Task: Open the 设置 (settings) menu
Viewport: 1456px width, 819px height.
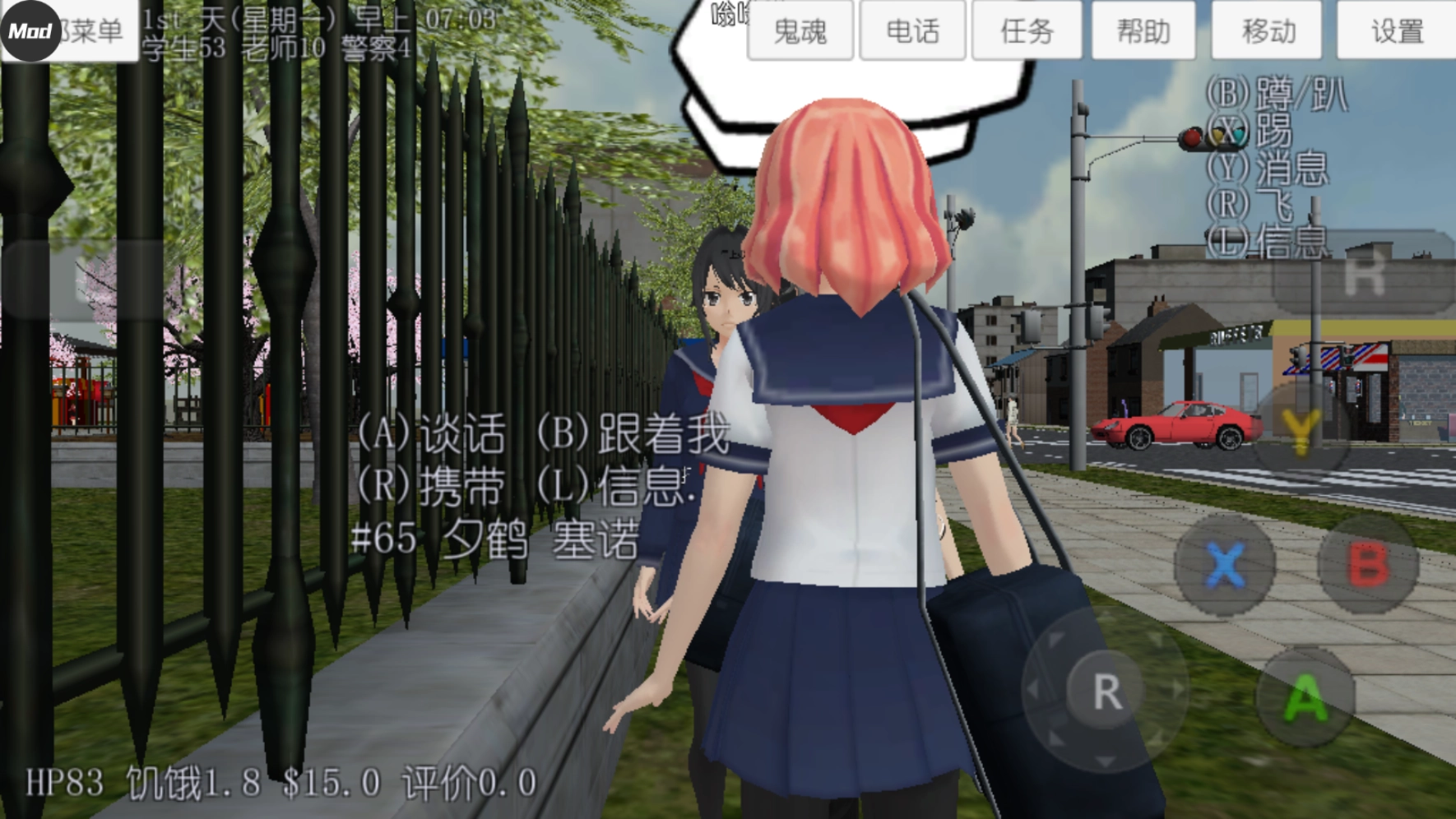Action: click(1396, 31)
